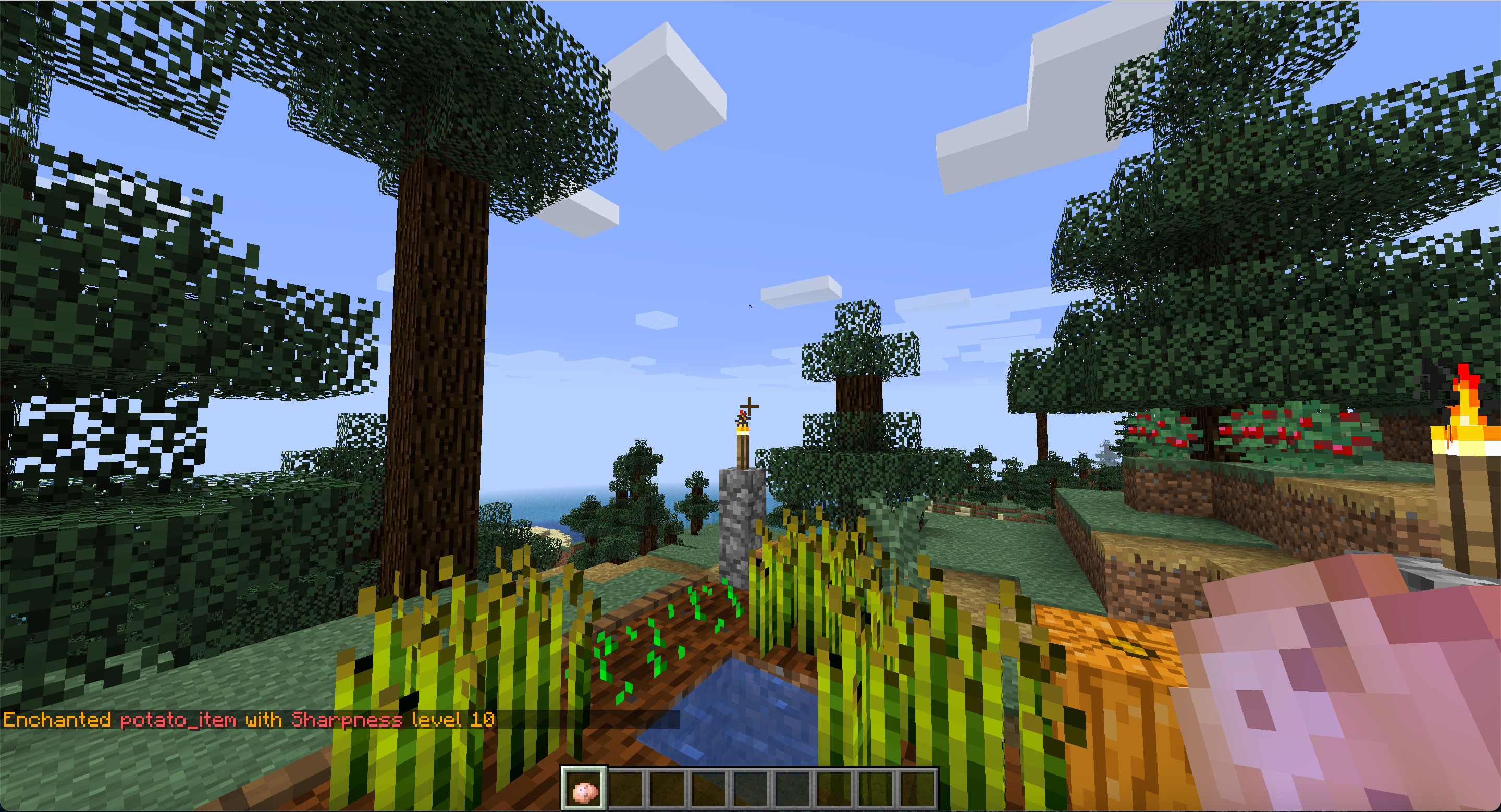The image size is (1501, 812).
Task: Click the last hotbar slot on the right
Action: tap(919, 789)
